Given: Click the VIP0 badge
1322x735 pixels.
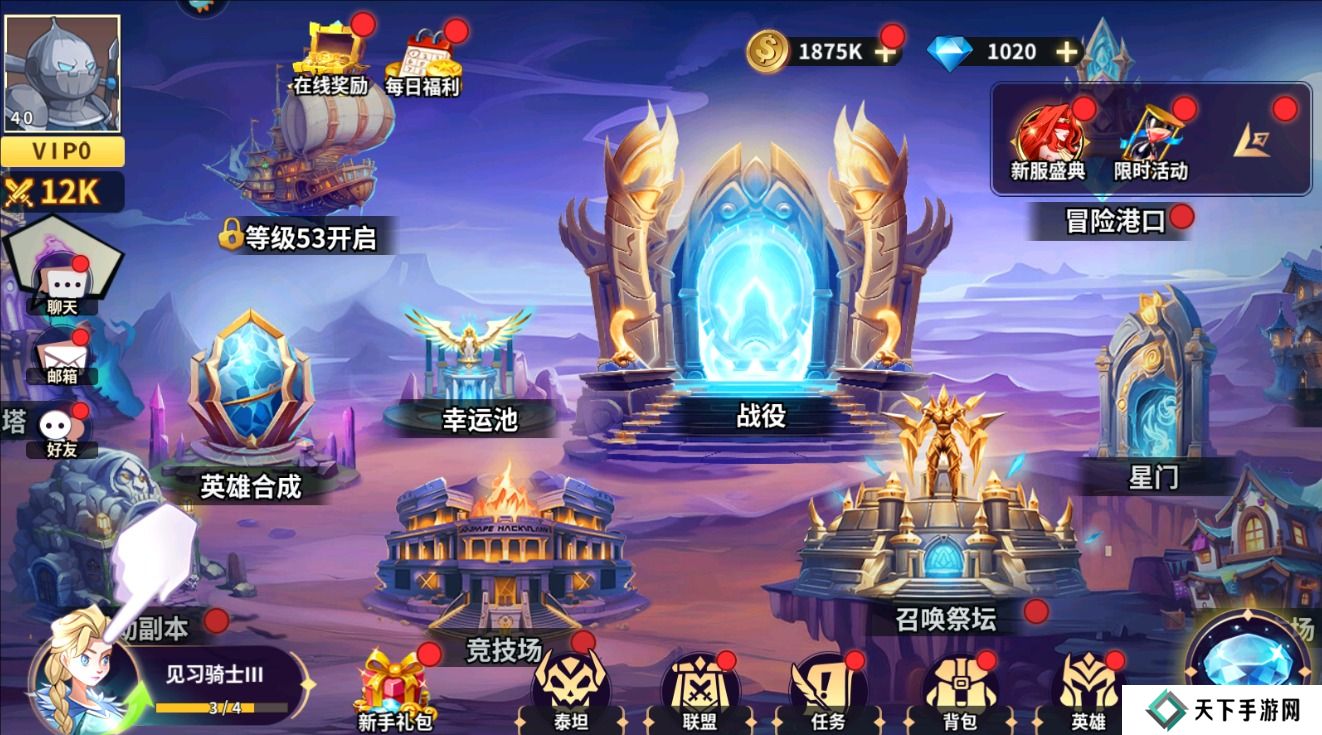Looking at the screenshot, I should click(64, 149).
